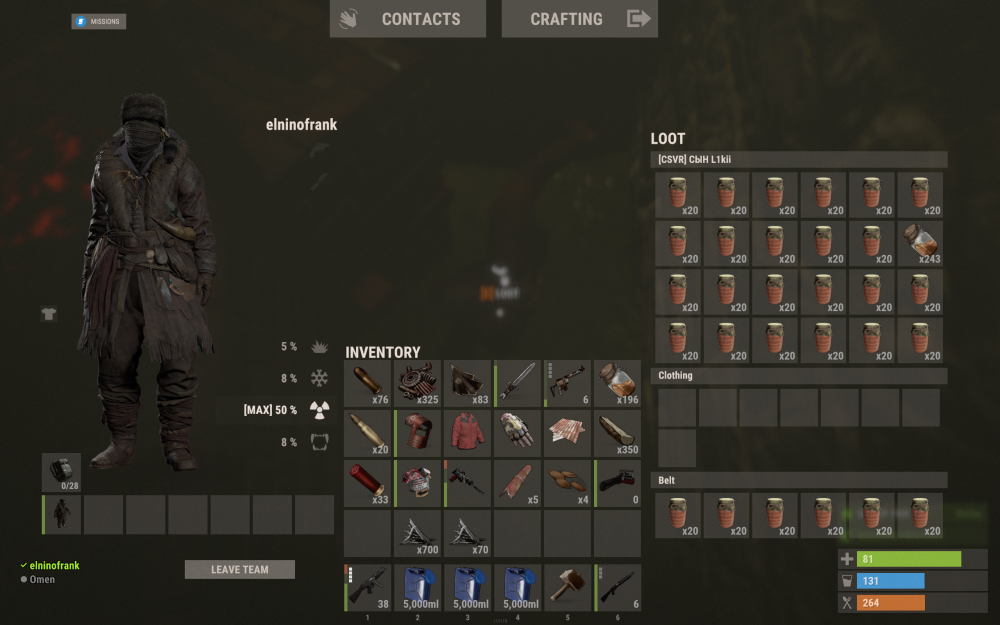
Task: Switch to the Crafting screen
Action: (x=579, y=19)
